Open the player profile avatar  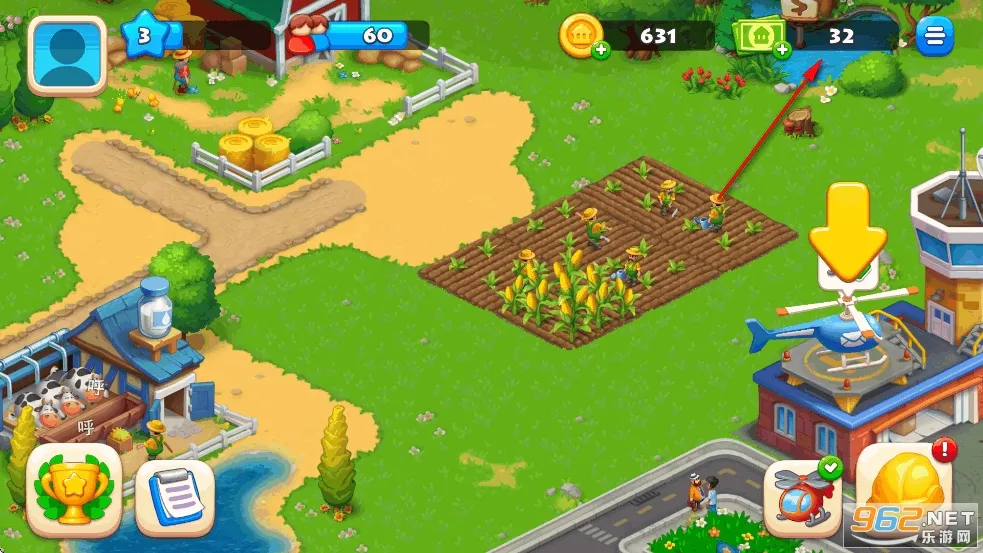(x=66, y=55)
